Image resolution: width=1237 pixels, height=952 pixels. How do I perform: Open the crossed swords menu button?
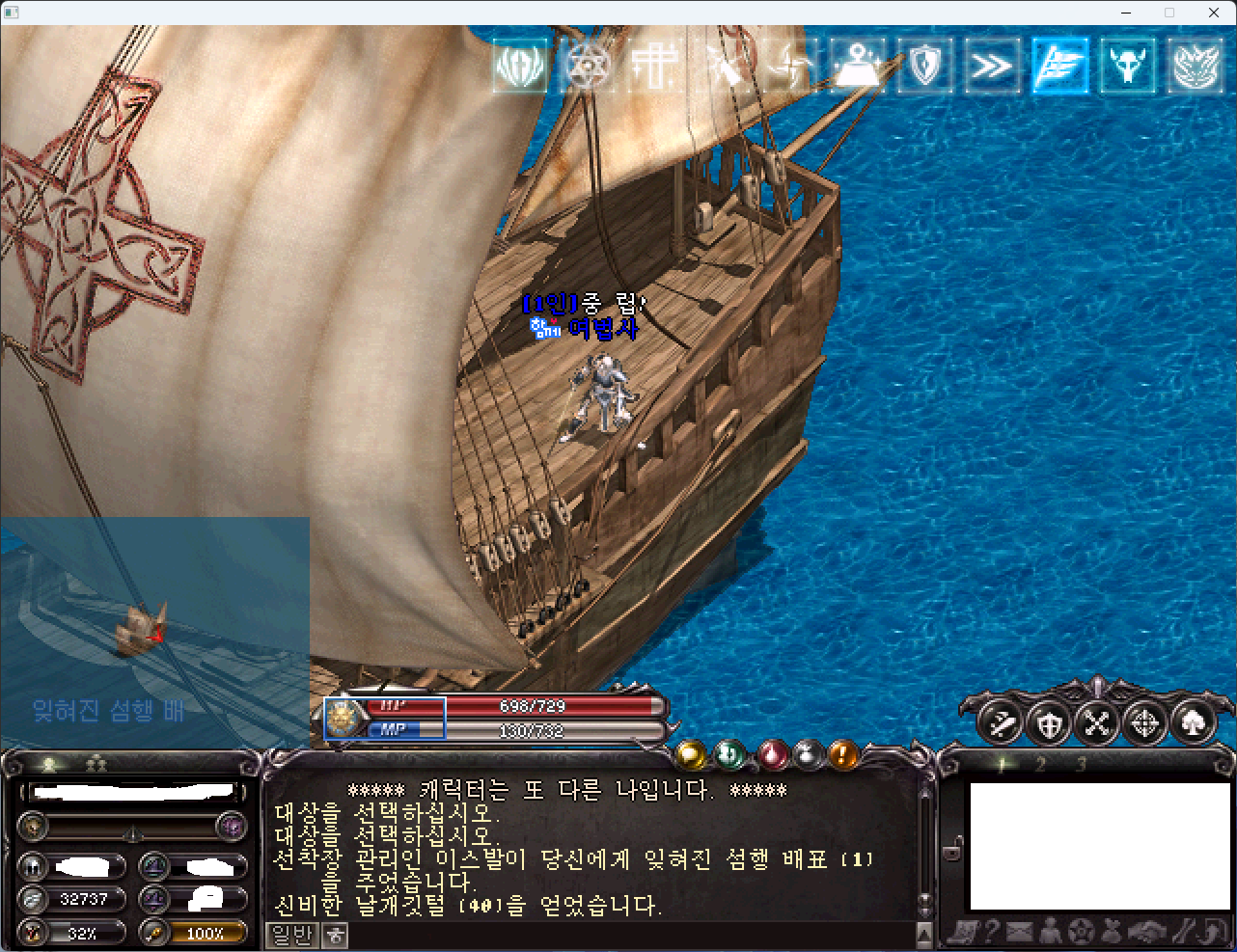1097,722
